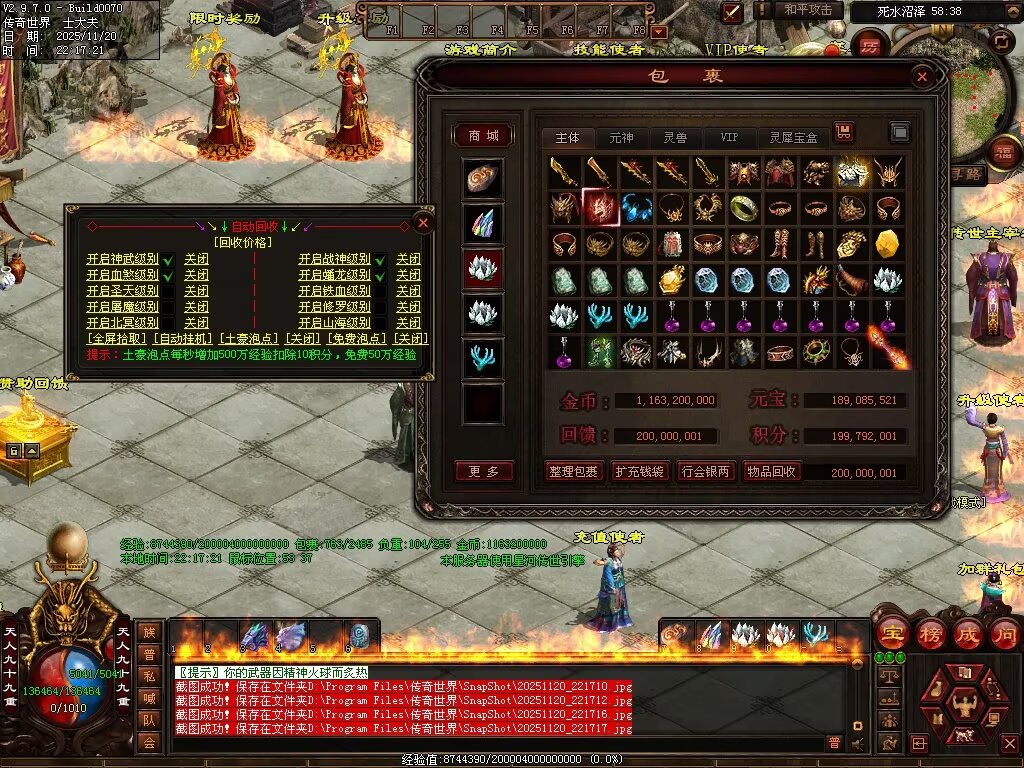Image resolution: width=1024 pixels, height=768 pixels.
Task: Close the 自动回收 auto-recycle panel
Action: (x=424, y=223)
